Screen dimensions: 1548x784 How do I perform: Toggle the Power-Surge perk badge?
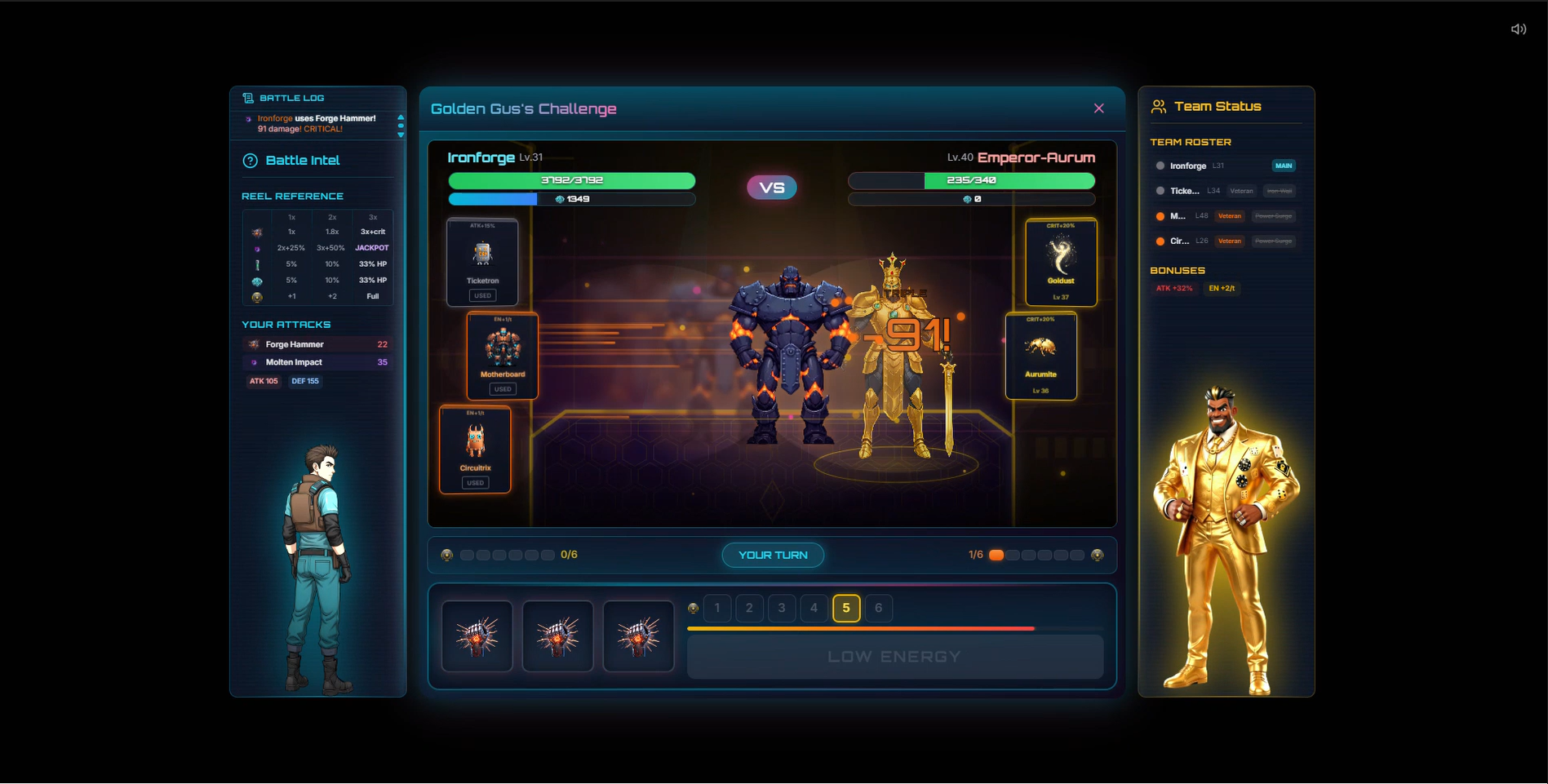point(1274,216)
